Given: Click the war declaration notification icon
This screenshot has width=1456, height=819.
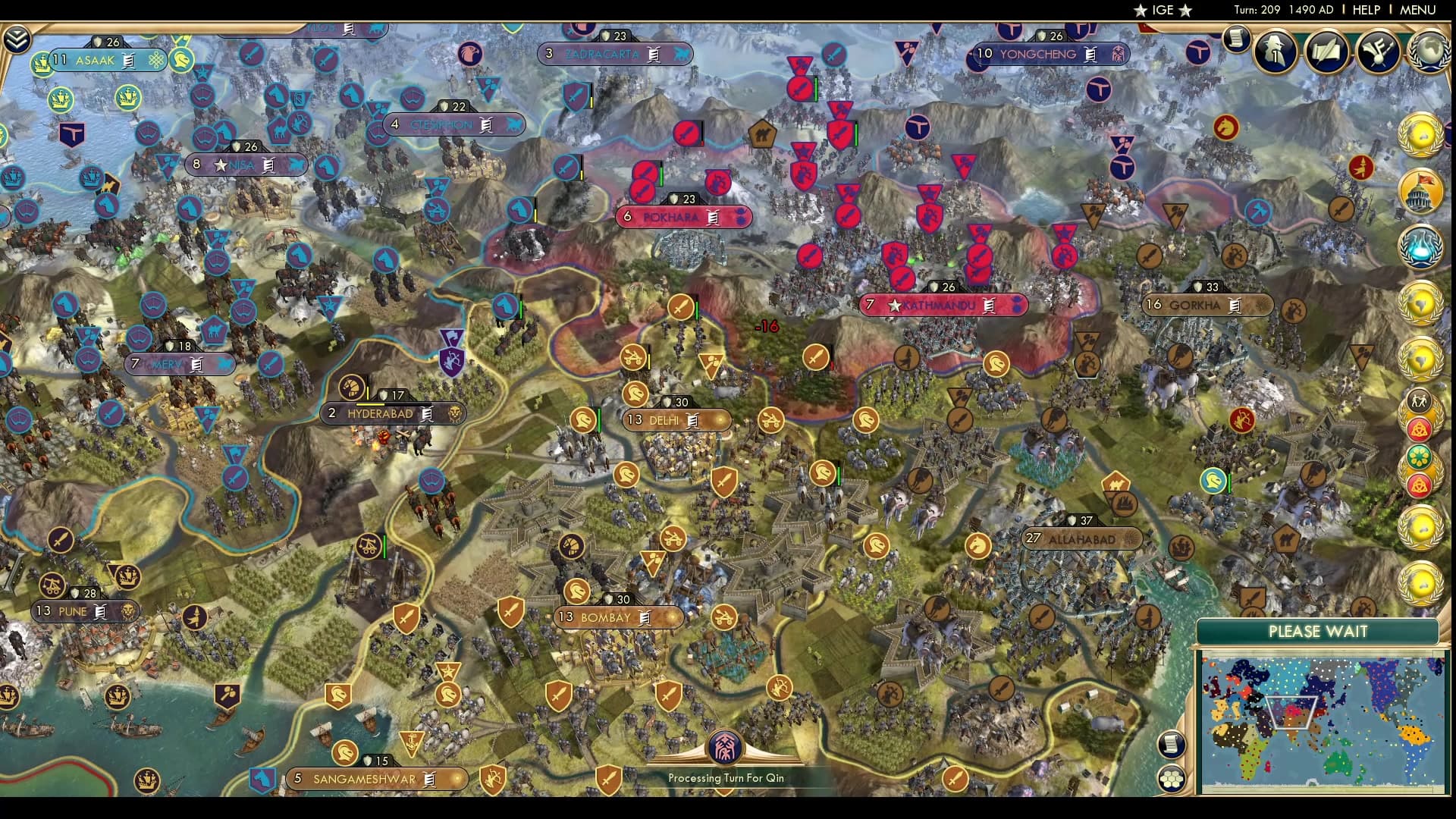Looking at the screenshot, I should pyautogui.click(x=1419, y=400).
